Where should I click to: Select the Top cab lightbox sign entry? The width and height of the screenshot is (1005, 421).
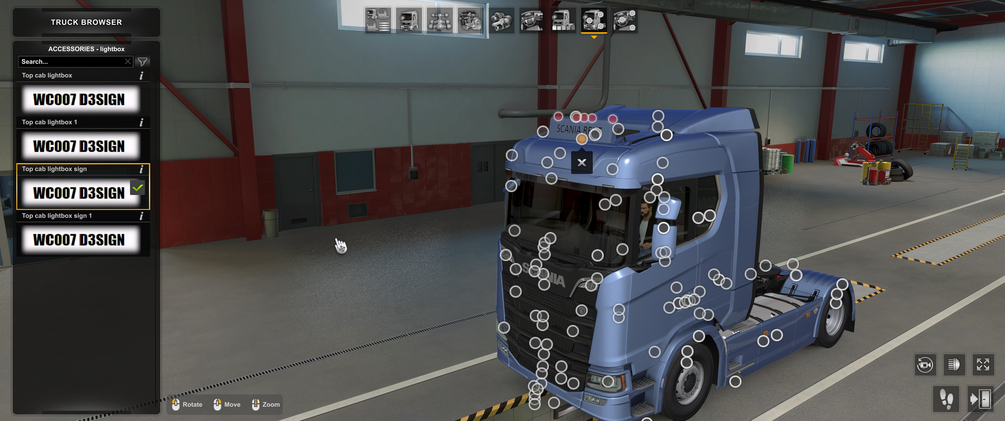click(79, 192)
